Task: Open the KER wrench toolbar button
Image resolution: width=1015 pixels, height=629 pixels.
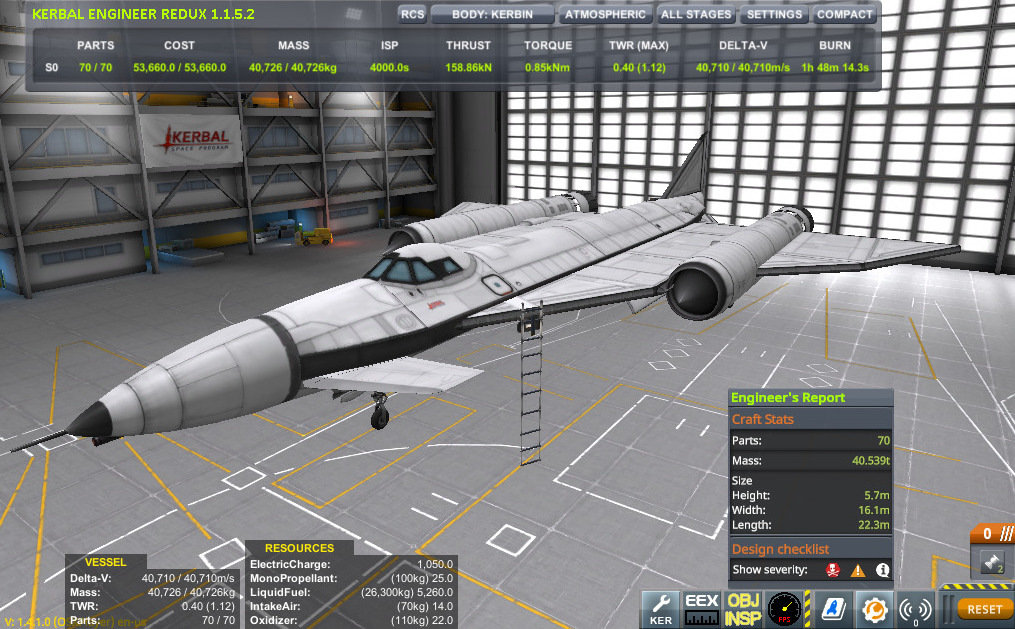Action: (x=660, y=606)
